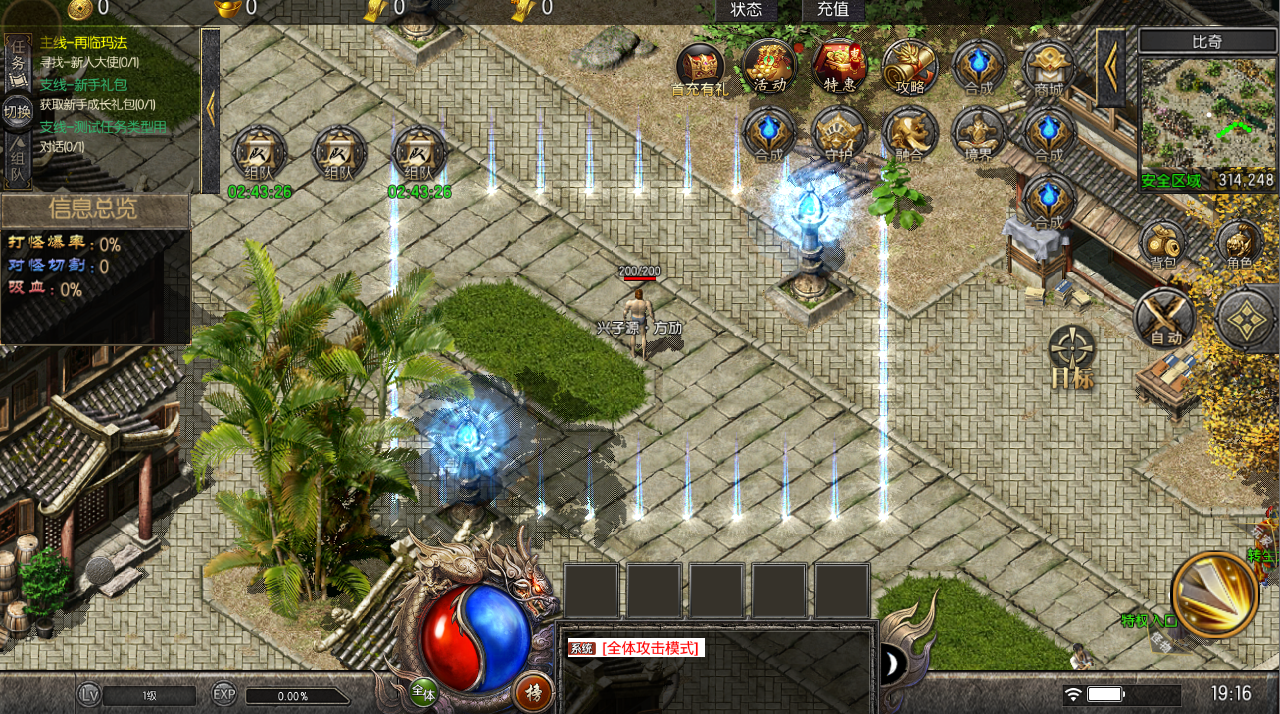Open the 商城 shop icon
Viewport: 1280px width, 714px height.
click(x=1049, y=66)
